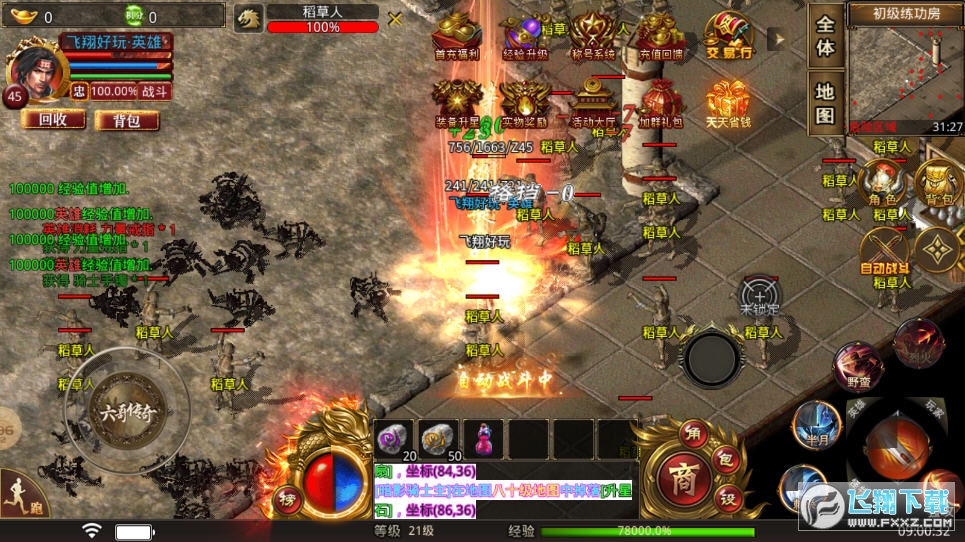This screenshot has height=542, width=965.
Task: Open the 交易行 trading house
Action: [728, 37]
